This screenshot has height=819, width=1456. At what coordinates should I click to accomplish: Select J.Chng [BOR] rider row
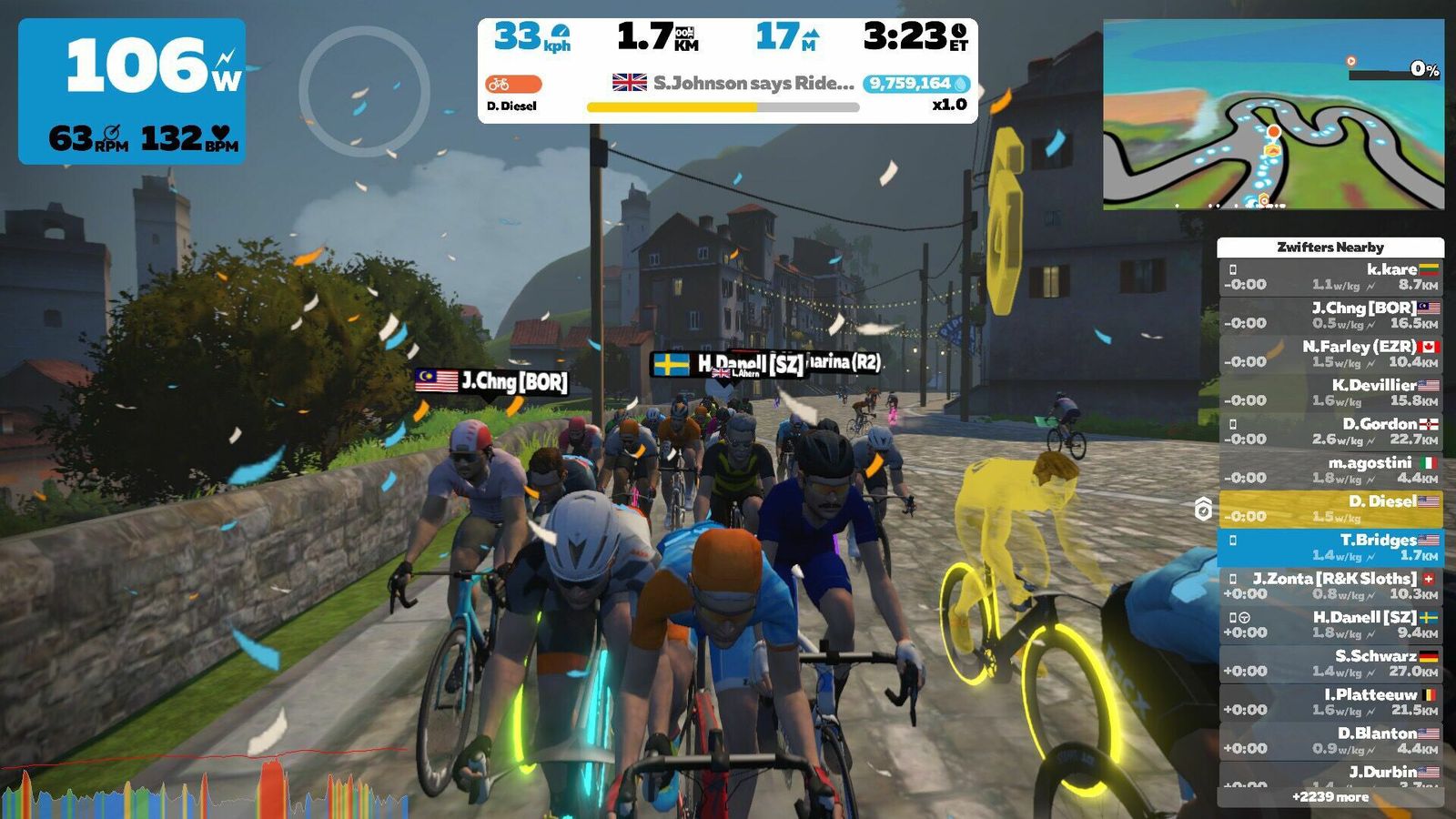(x=1330, y=316)
